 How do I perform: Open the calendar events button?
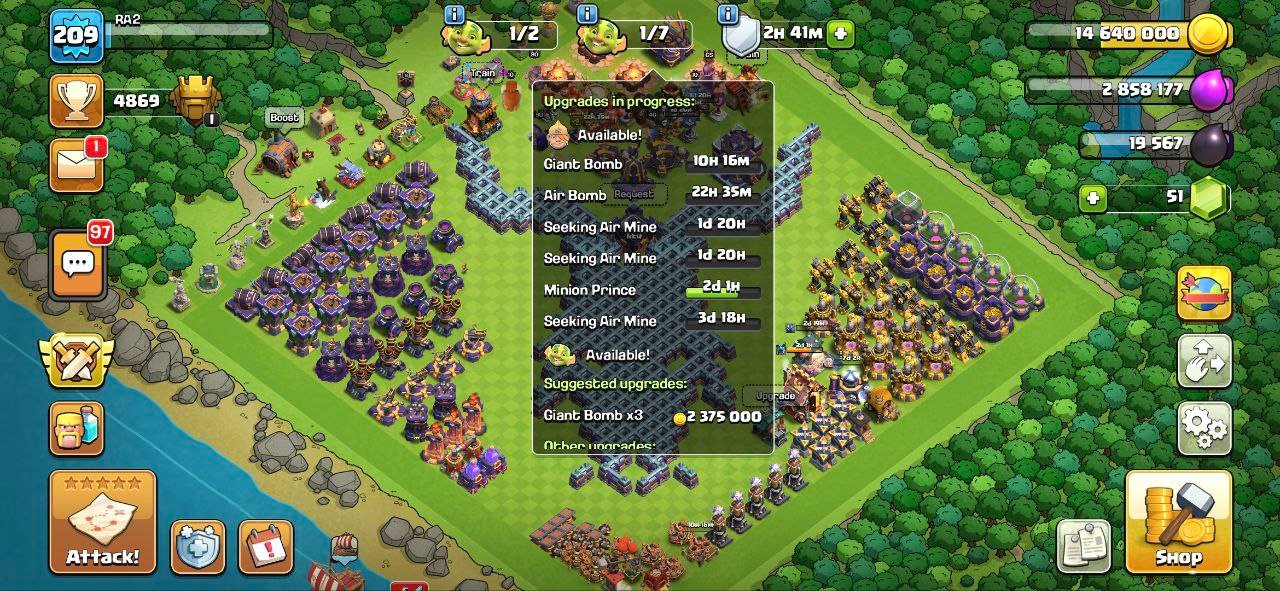click(x=266, y=546)
